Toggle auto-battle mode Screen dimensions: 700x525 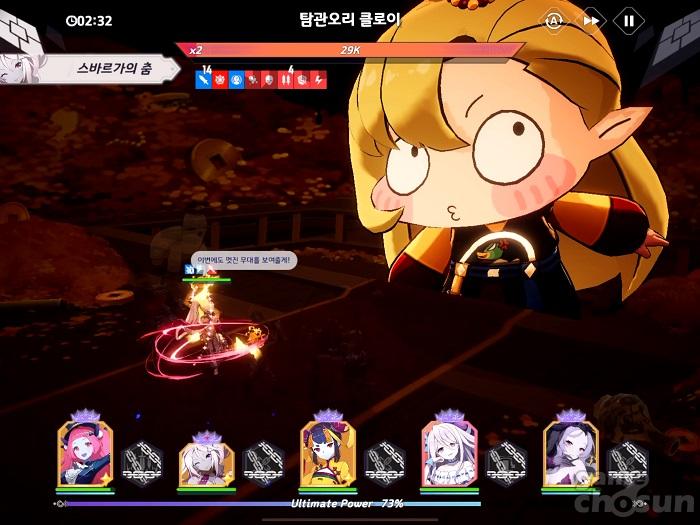pos(554,20)
